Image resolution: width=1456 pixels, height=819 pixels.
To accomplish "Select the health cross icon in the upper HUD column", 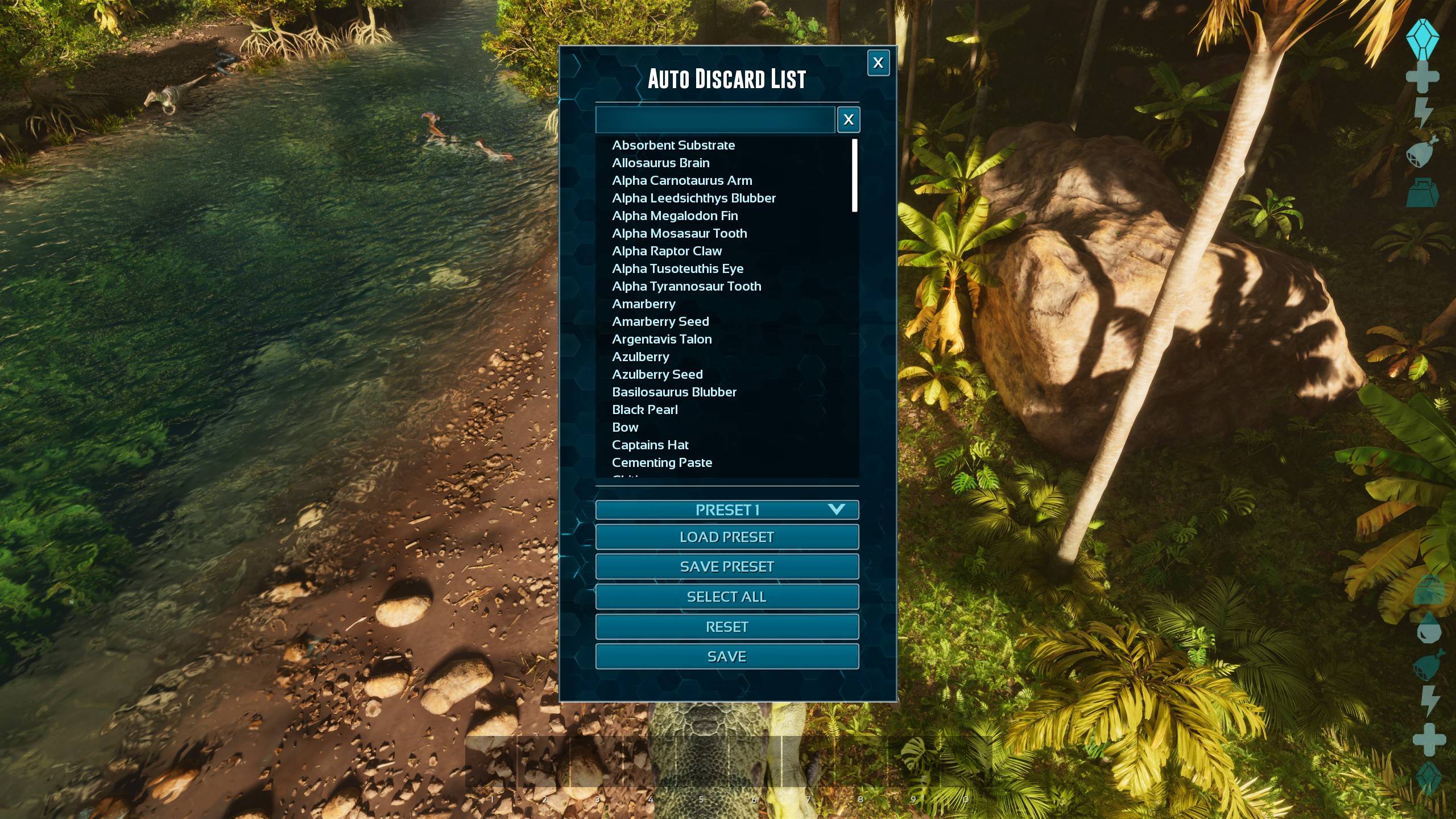I will click(1422, 76).
